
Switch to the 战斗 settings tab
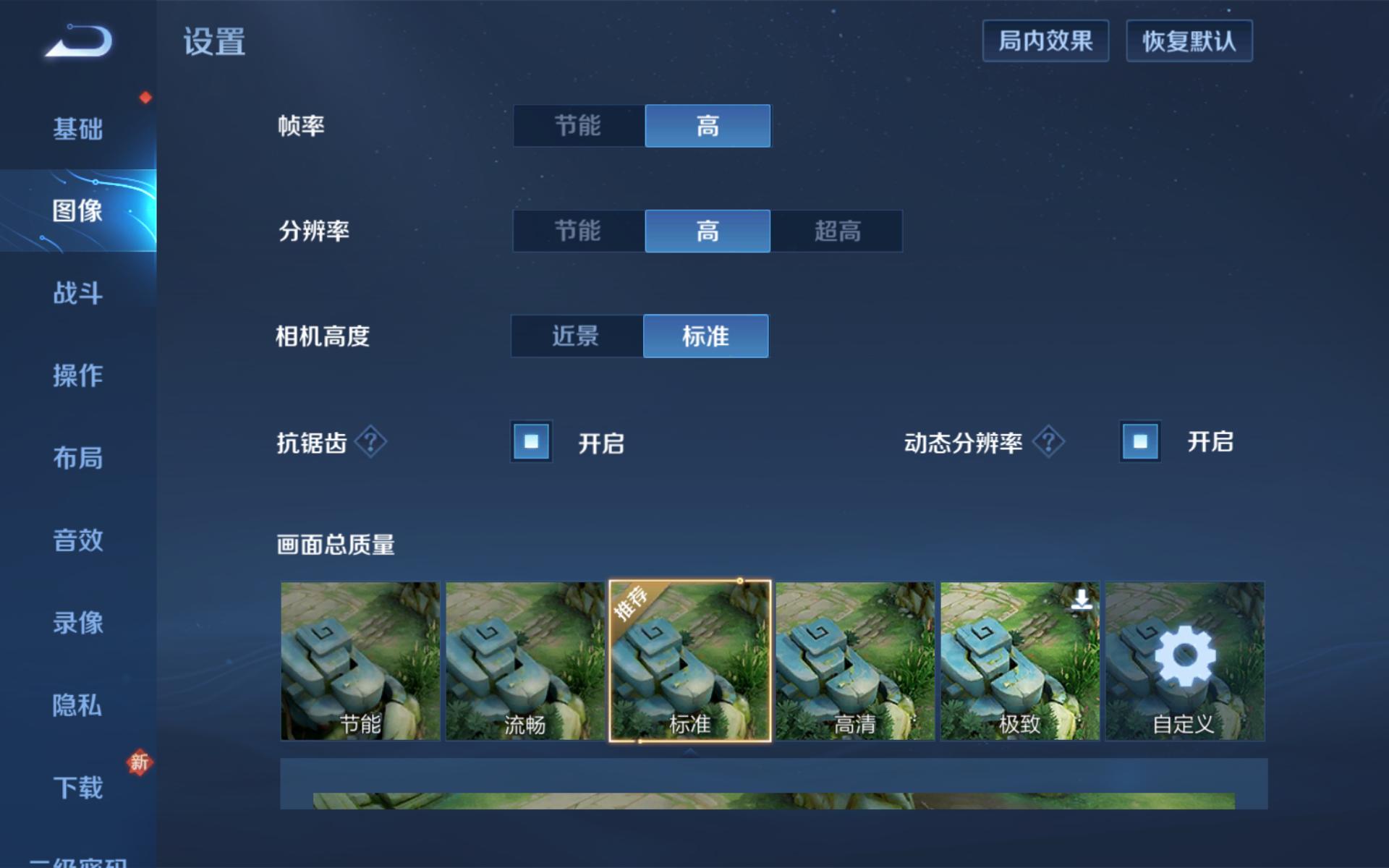[77, 294]
